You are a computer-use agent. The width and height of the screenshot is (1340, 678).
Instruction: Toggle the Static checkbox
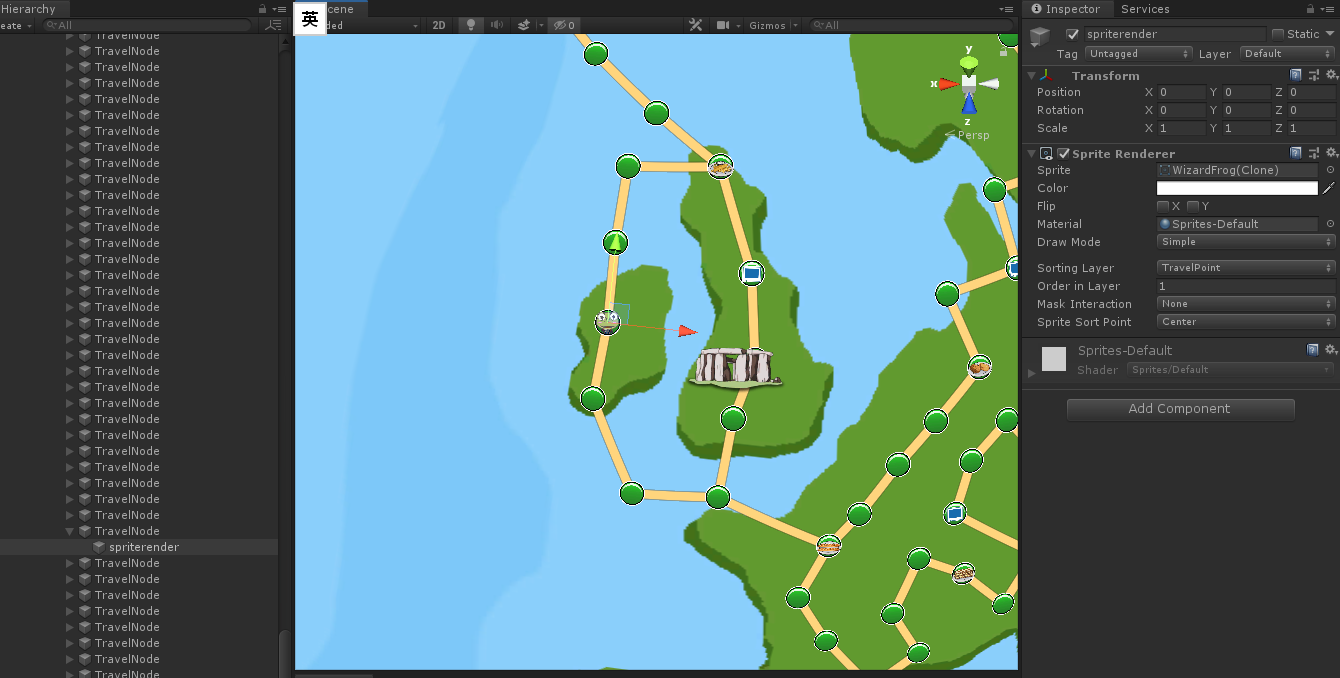[x=1278, y=34]
